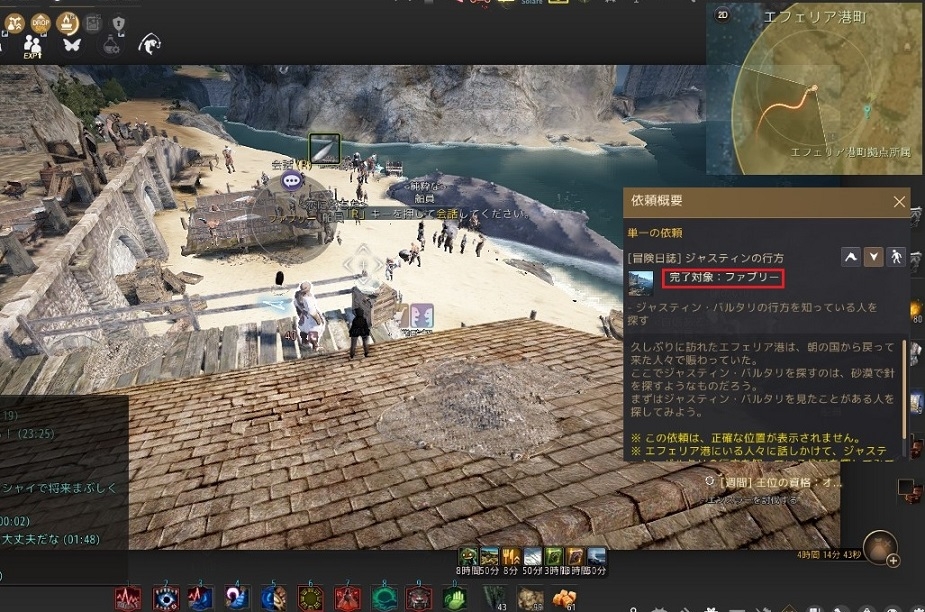This screenshot has width=925, height=612.
Task: Activate the green hand skill slot
Action: pos(454,598)
